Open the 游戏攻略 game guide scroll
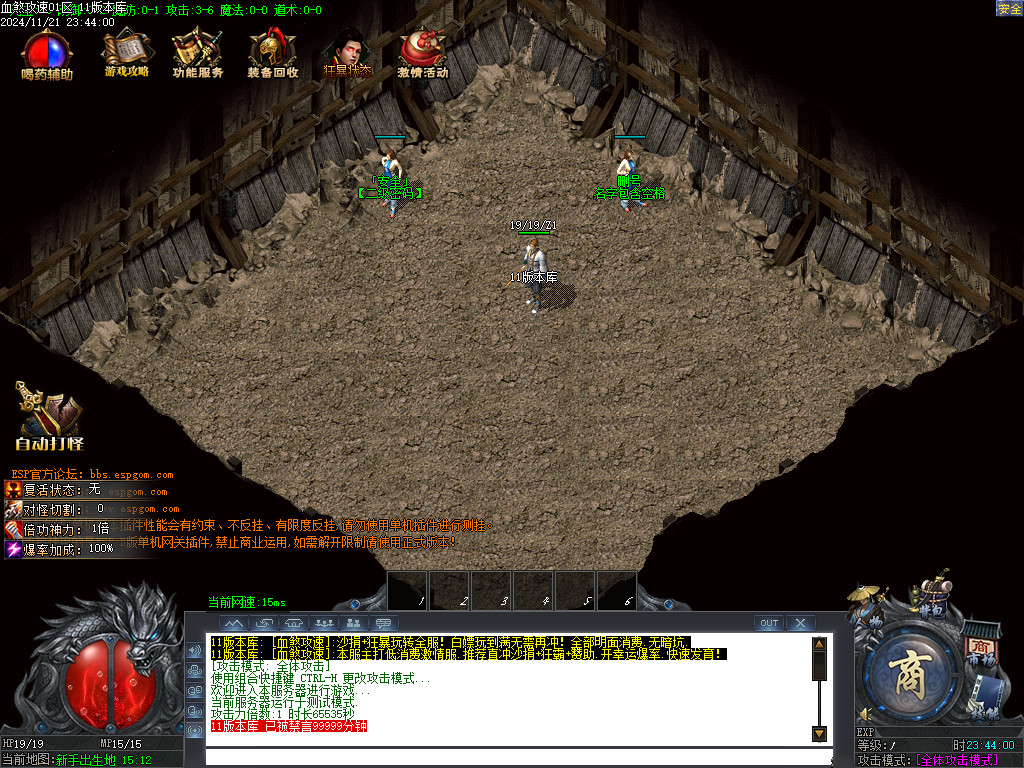 126,54
